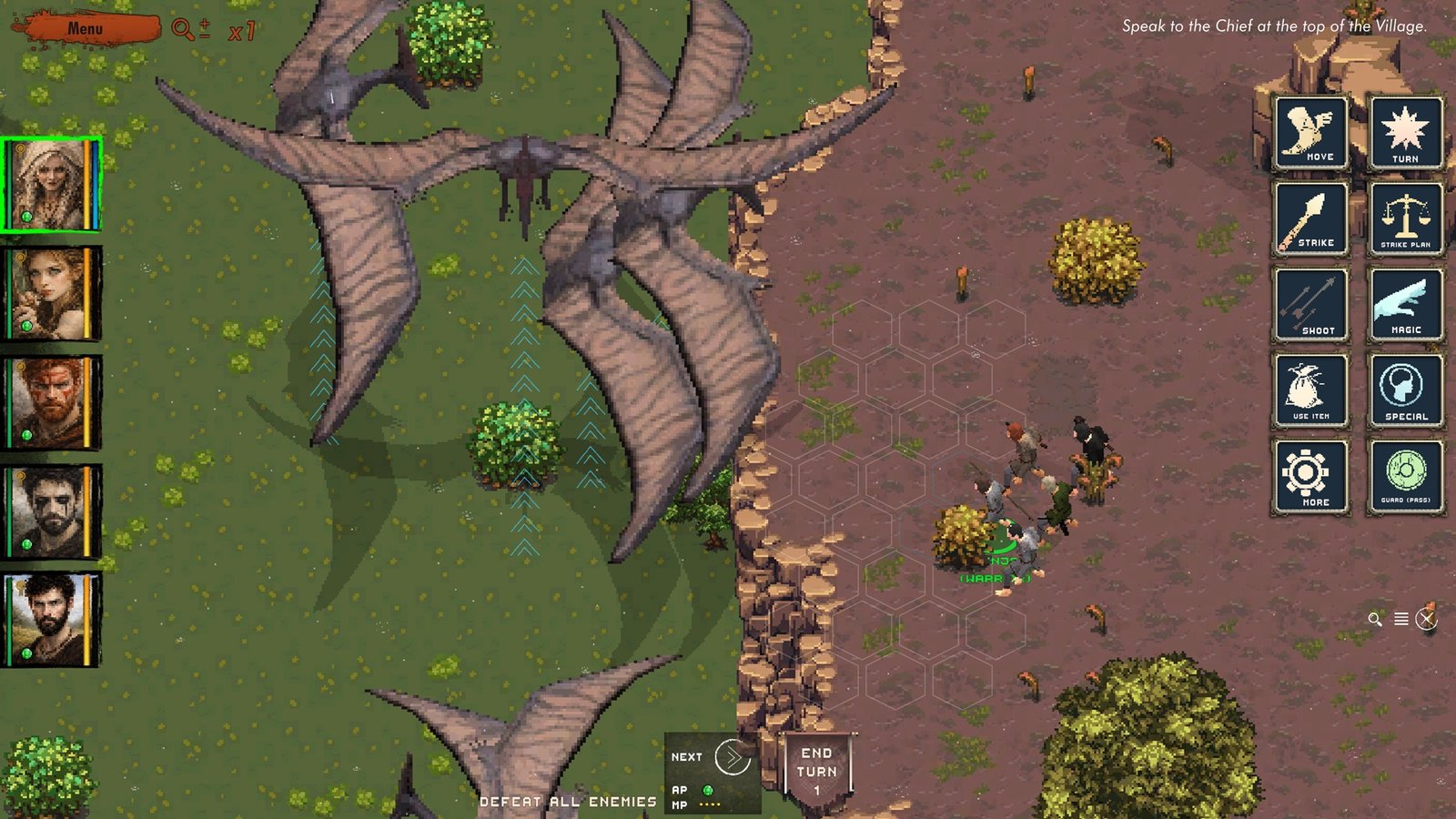Pick the face-painted man portrait

(x=51, y=511)
